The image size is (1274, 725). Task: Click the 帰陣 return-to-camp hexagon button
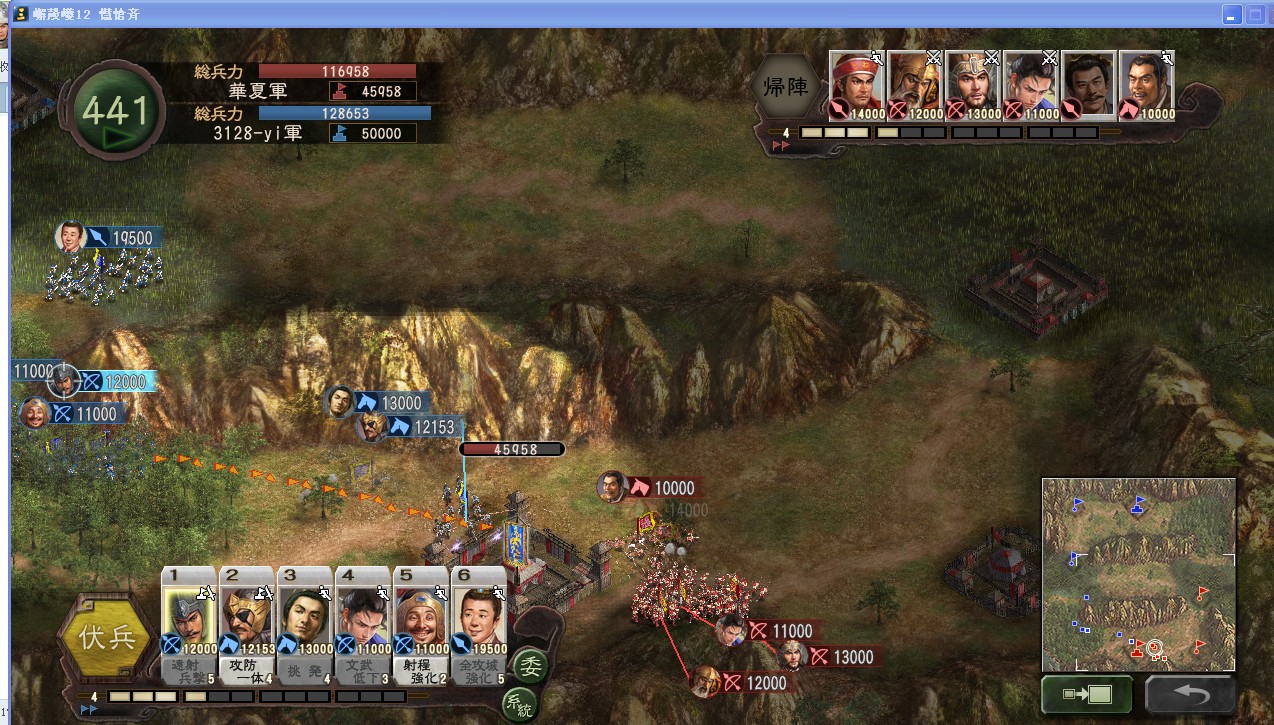click(786, 86)
